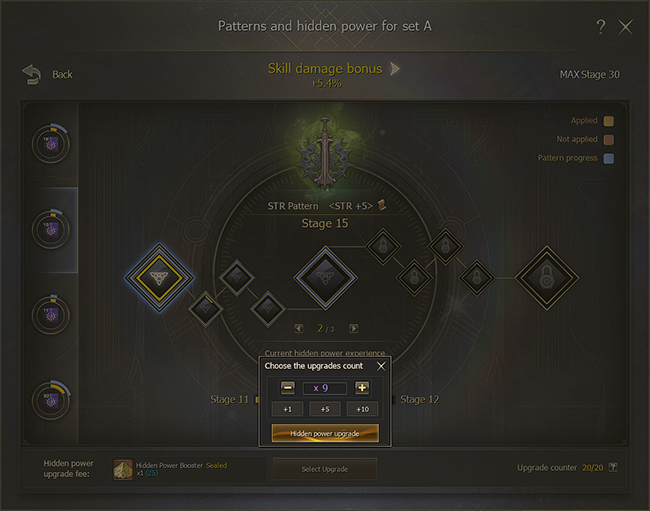Go to next pattern page arrow

[x=352, y=328]
